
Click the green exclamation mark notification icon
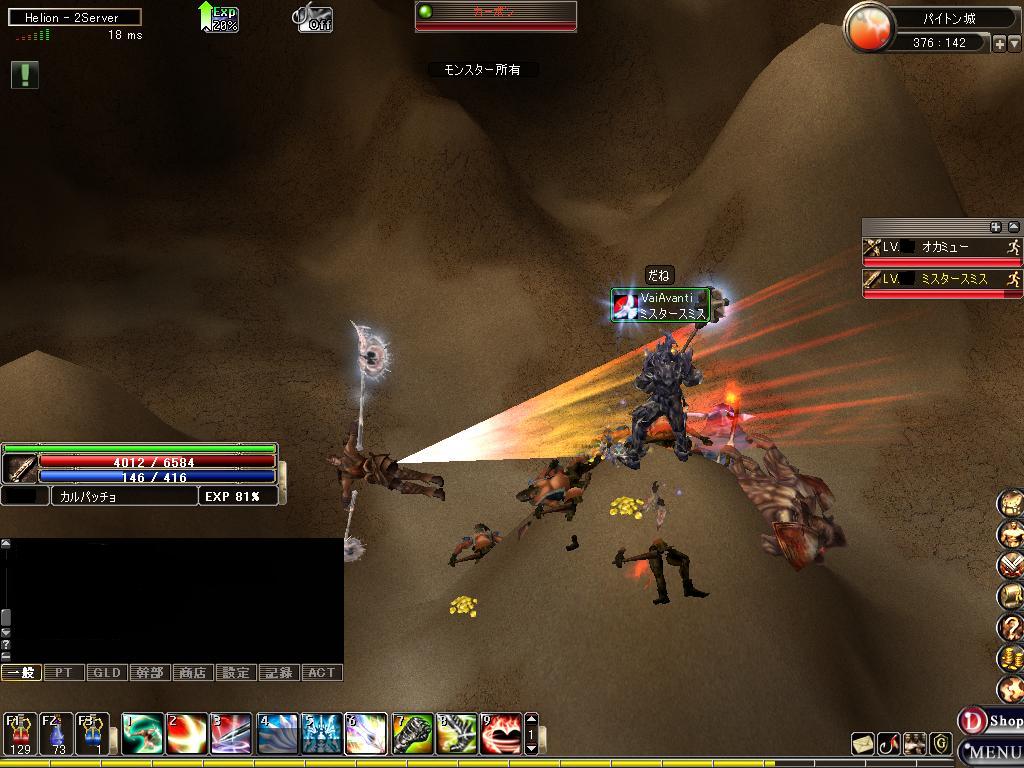pos(25,75)
